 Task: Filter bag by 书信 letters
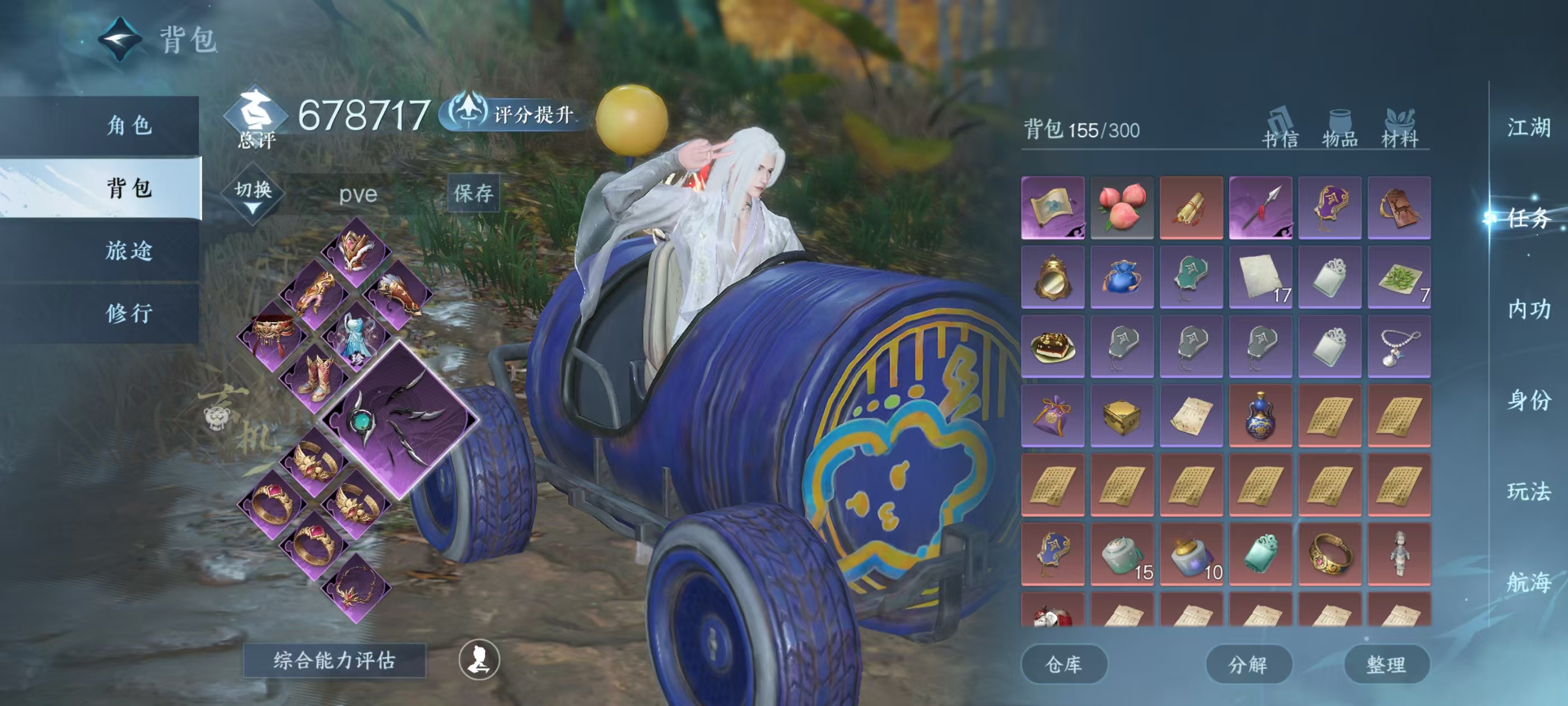coord(1280,129)
